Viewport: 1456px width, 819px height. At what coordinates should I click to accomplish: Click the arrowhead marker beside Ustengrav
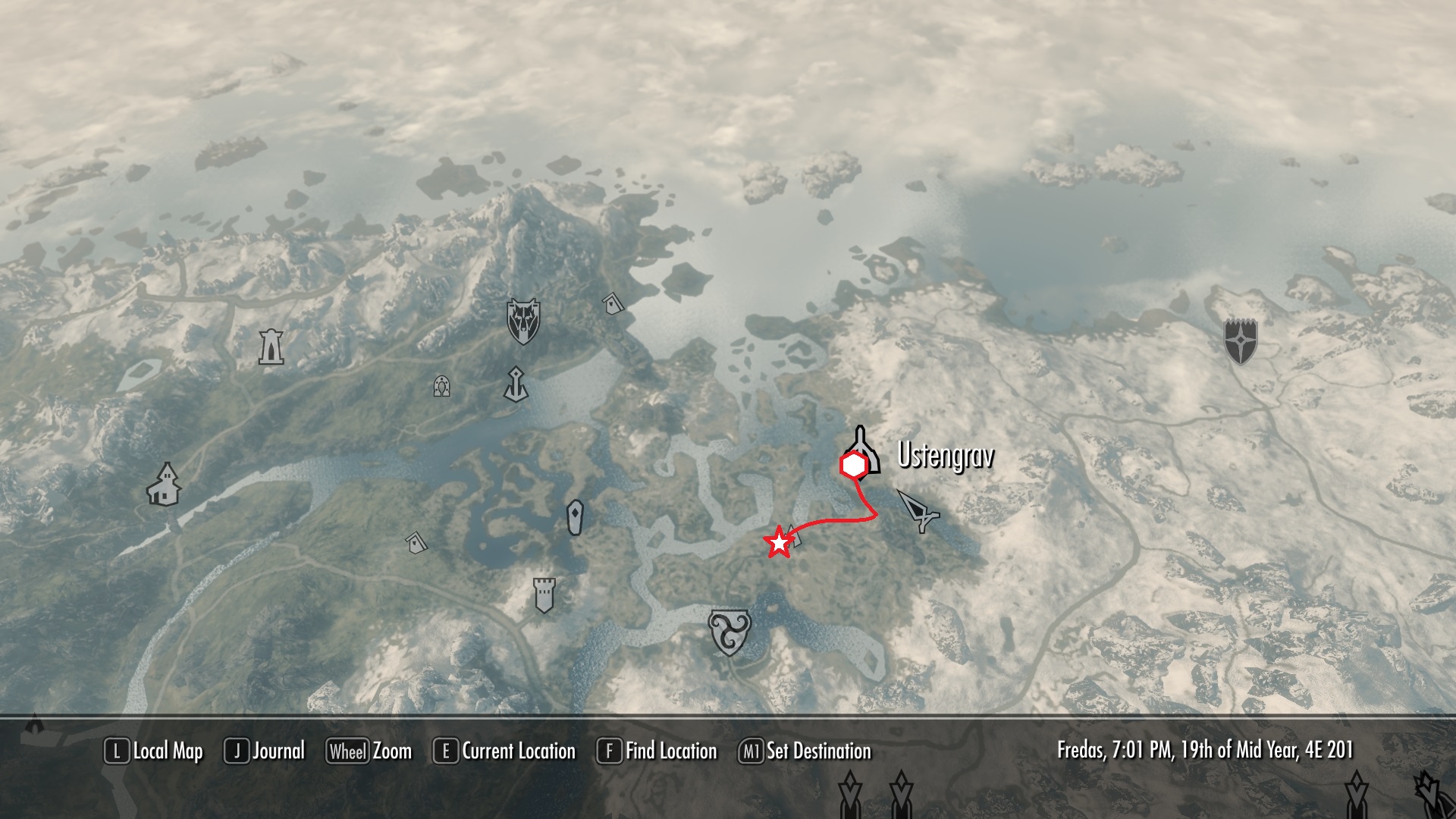click(919, 510)
